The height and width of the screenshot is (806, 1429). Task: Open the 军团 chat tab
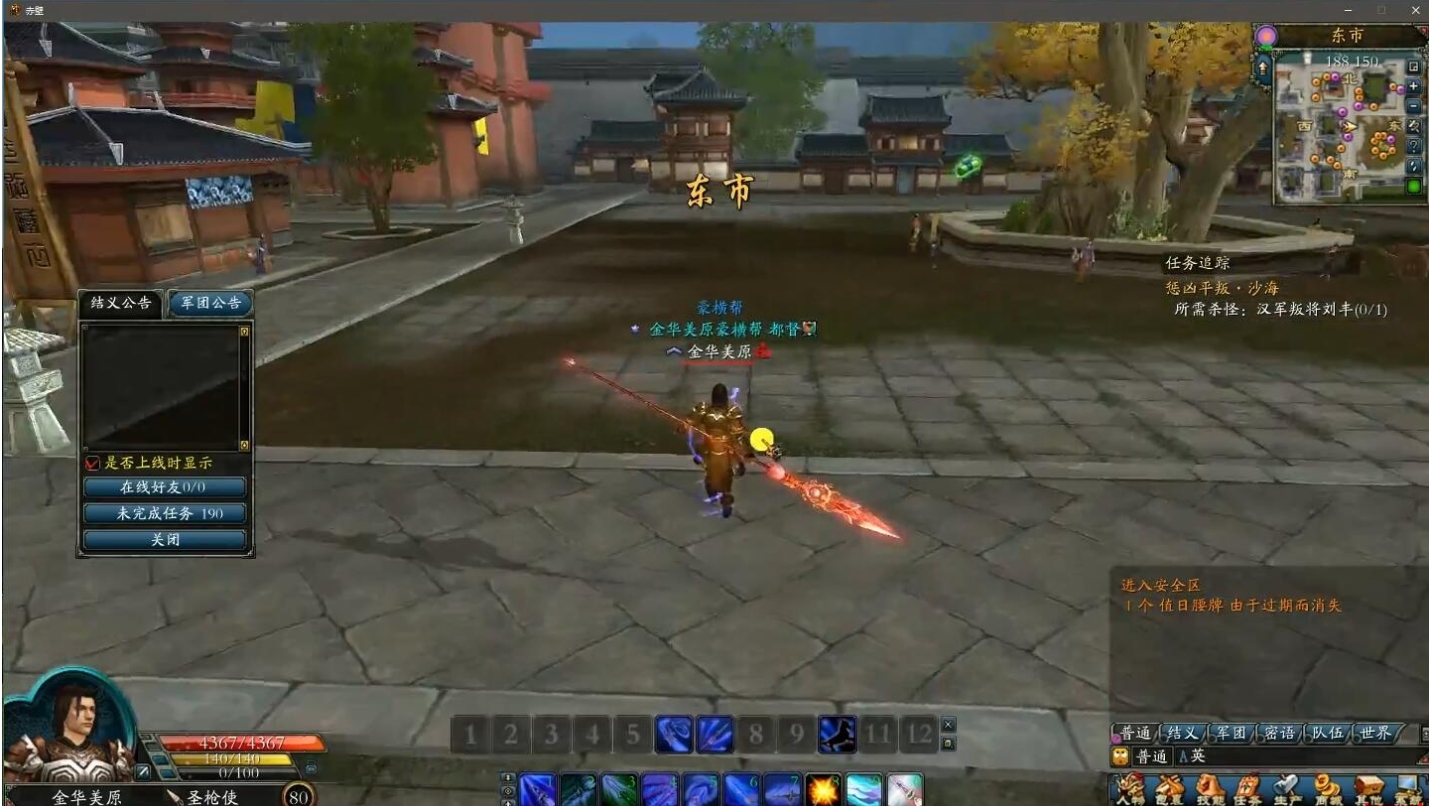tap(1231, 733)
